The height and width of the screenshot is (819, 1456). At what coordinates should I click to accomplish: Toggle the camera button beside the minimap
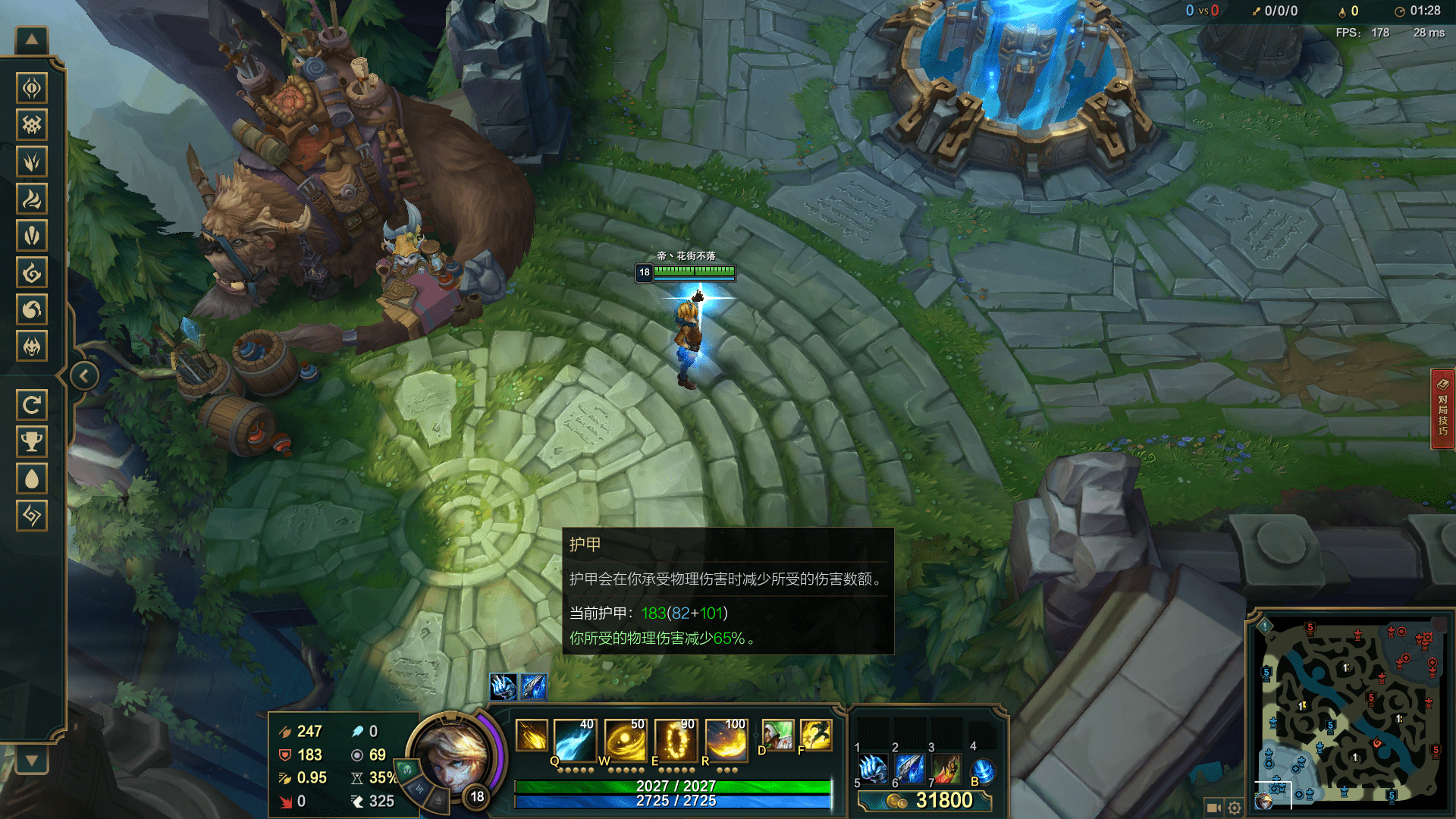coord(1213,808)
